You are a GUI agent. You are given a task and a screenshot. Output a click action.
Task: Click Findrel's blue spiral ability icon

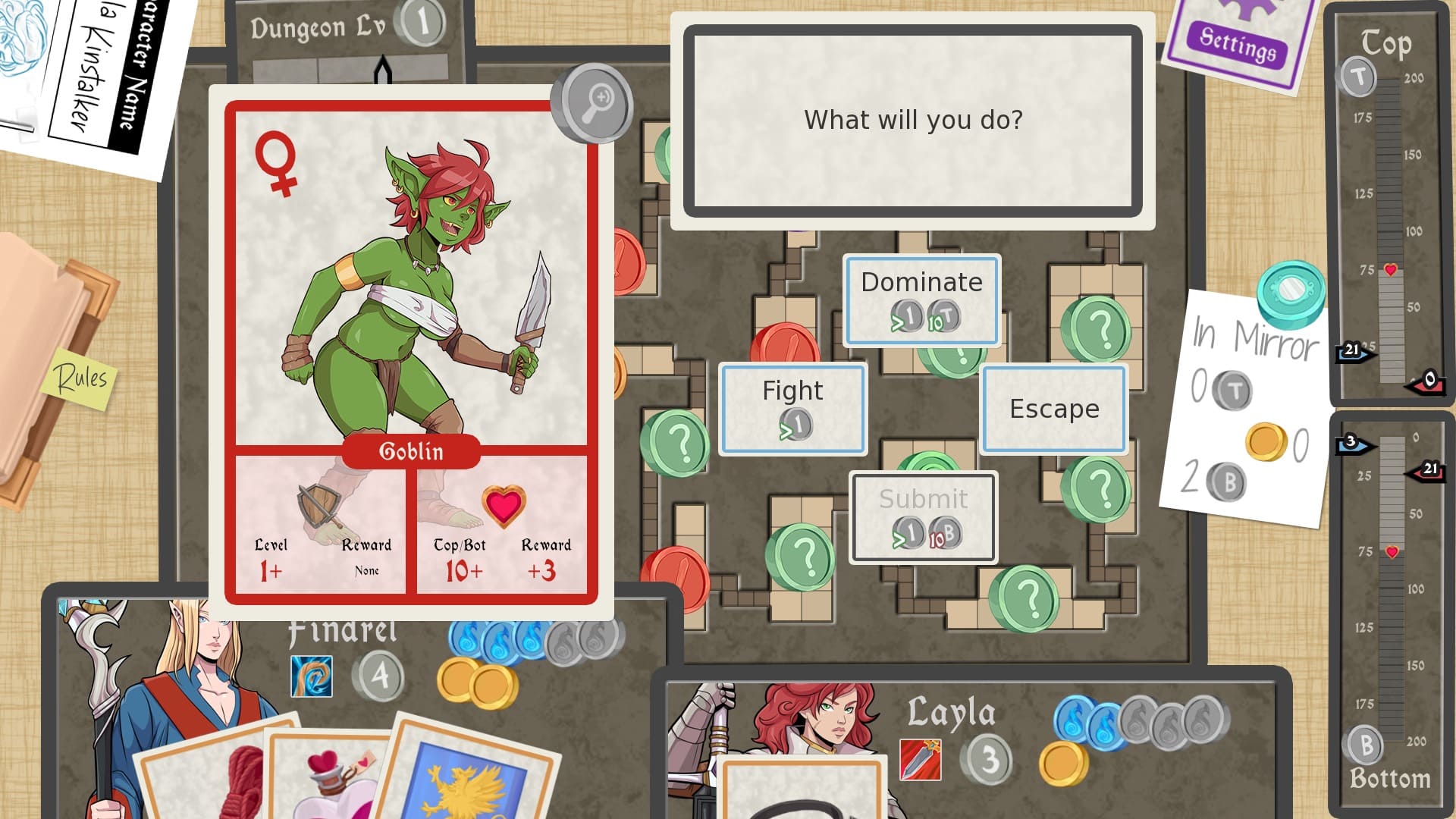[x=311, y=676]
